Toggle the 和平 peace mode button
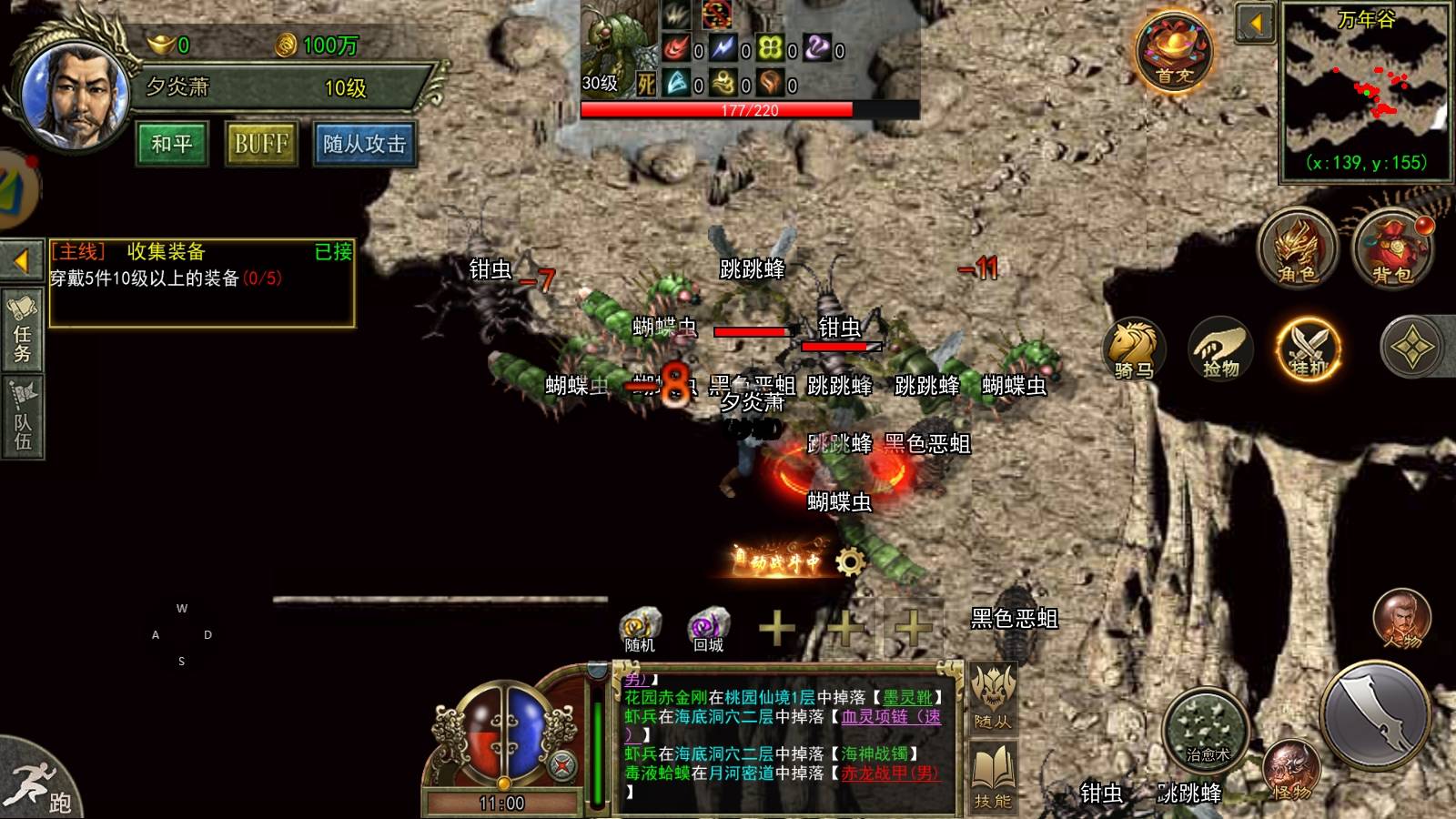Screen dimensions: 1456x819 click(172, 144)
